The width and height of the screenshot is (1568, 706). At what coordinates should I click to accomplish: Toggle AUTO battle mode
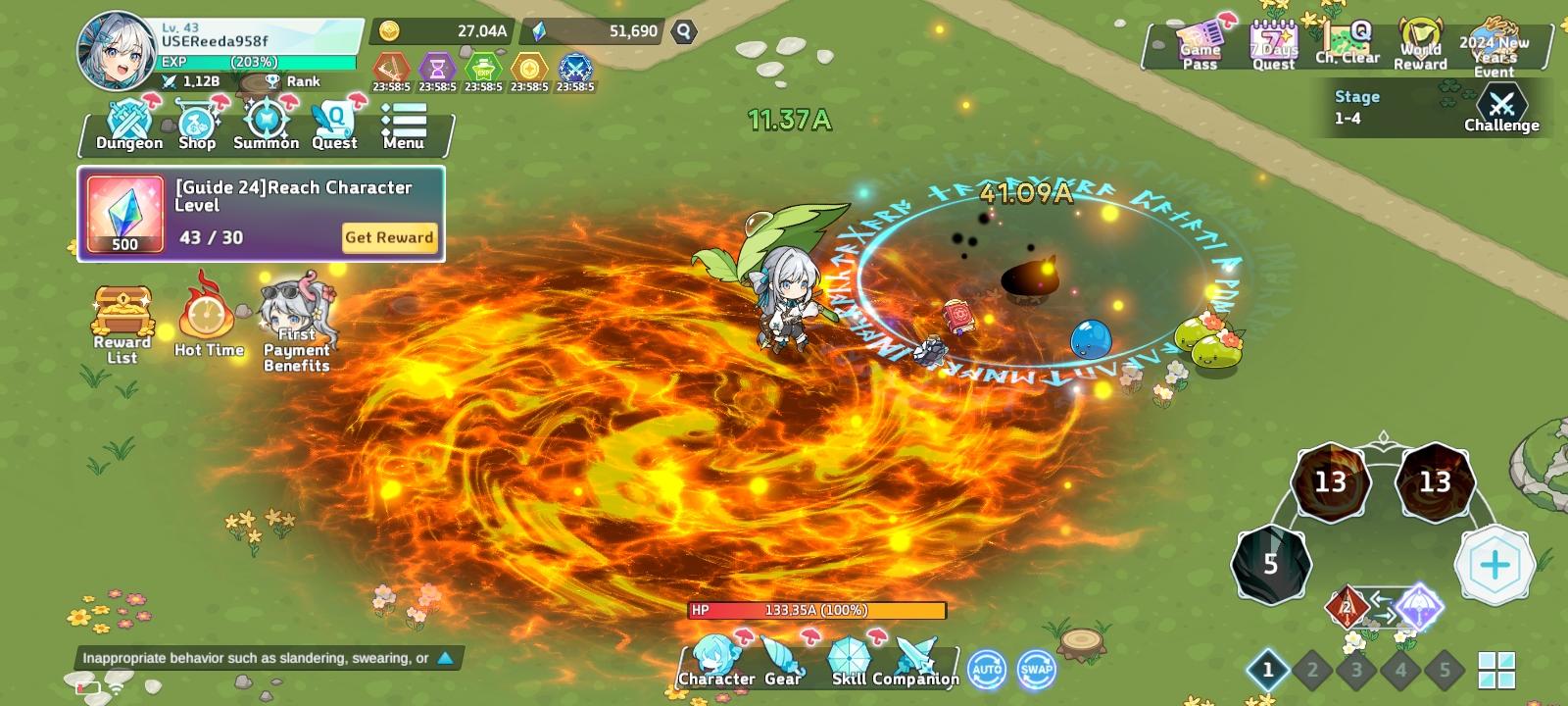click(x=988, y=668)
